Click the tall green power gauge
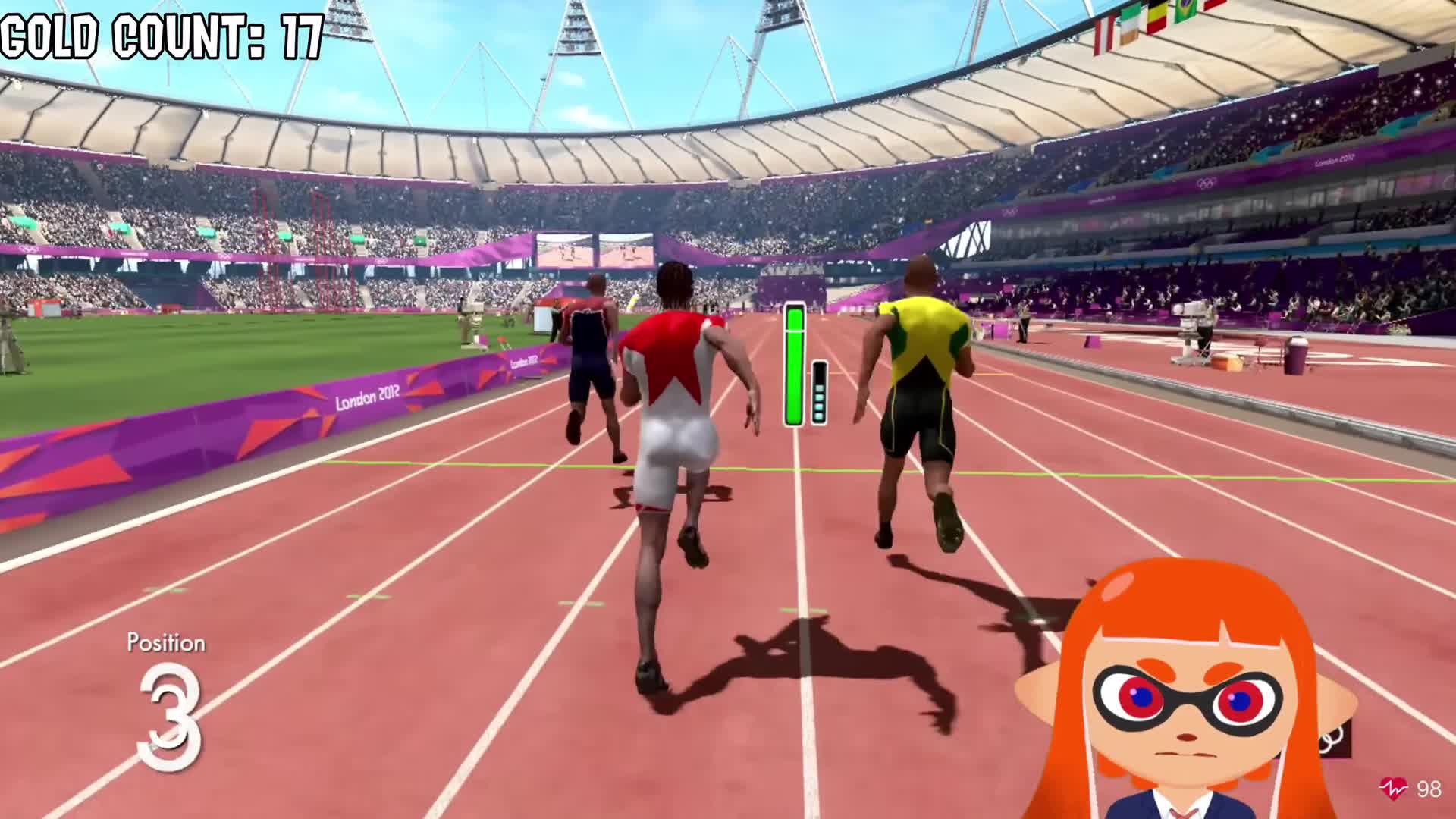This screenshot has width=1456, height=819. click(x=794, y=364)
